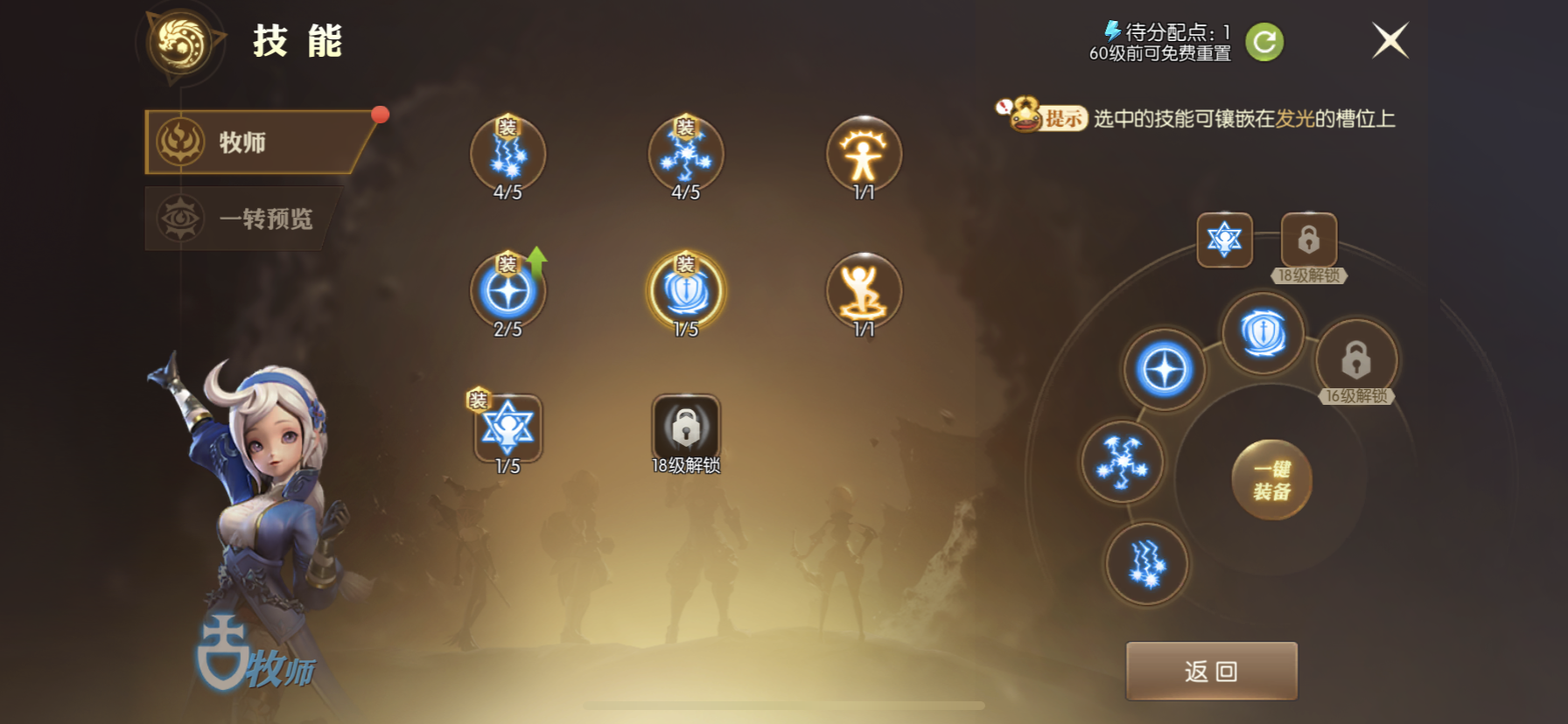The width and height of the screenshot is (1568, 724).
Task: Select the haloed figure passive skill
Action: point(864,155)
